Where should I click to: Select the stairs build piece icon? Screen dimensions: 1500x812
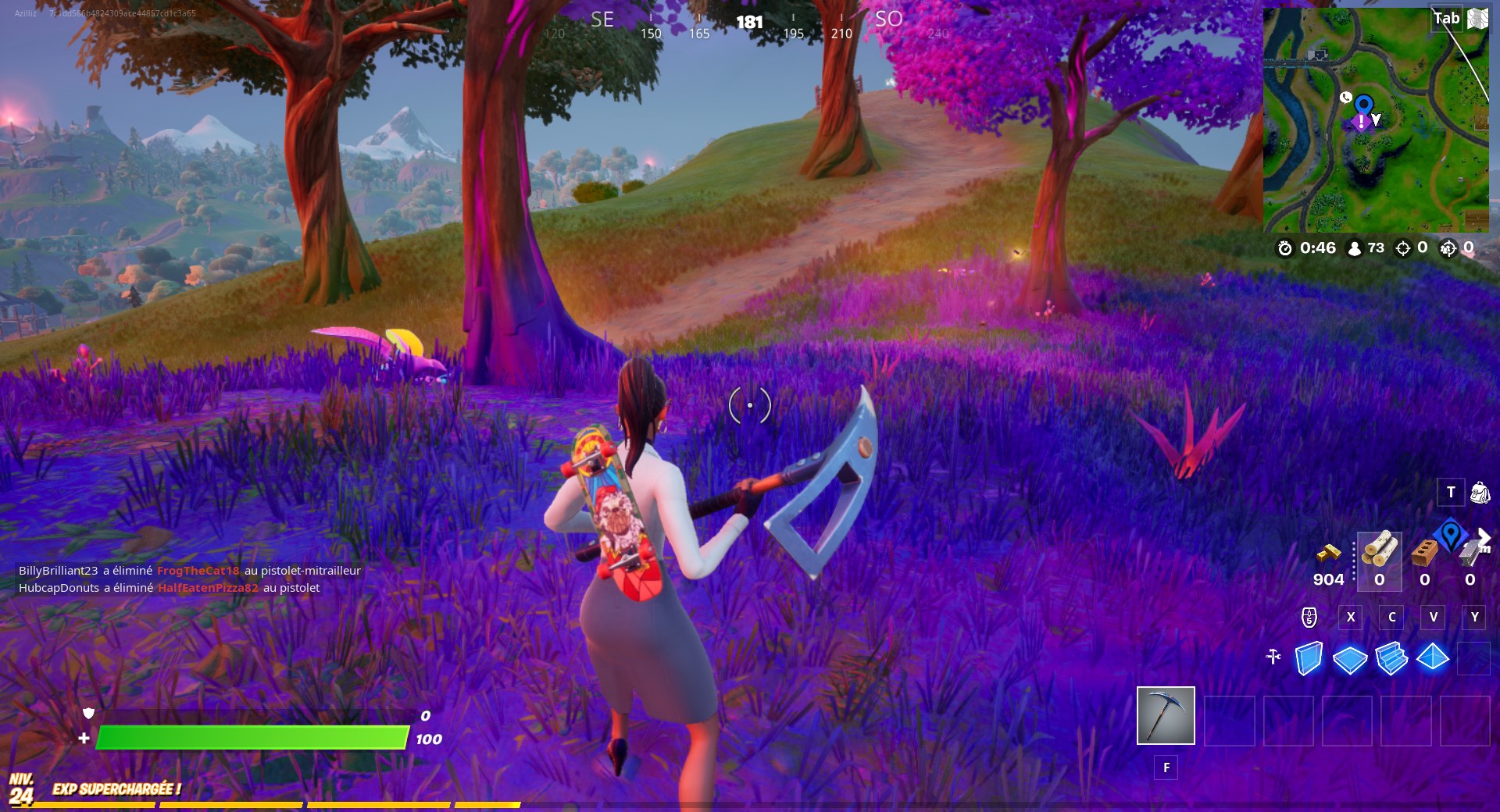click(x=1391, y=659)
